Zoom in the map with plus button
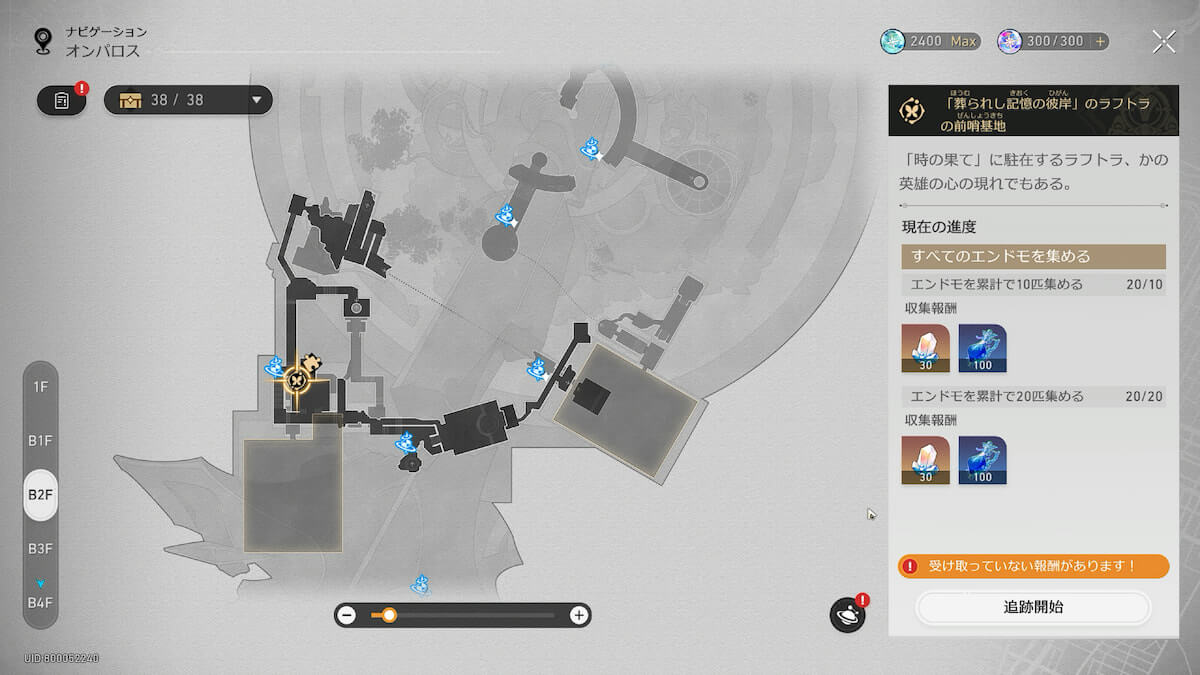 [578, 615]
